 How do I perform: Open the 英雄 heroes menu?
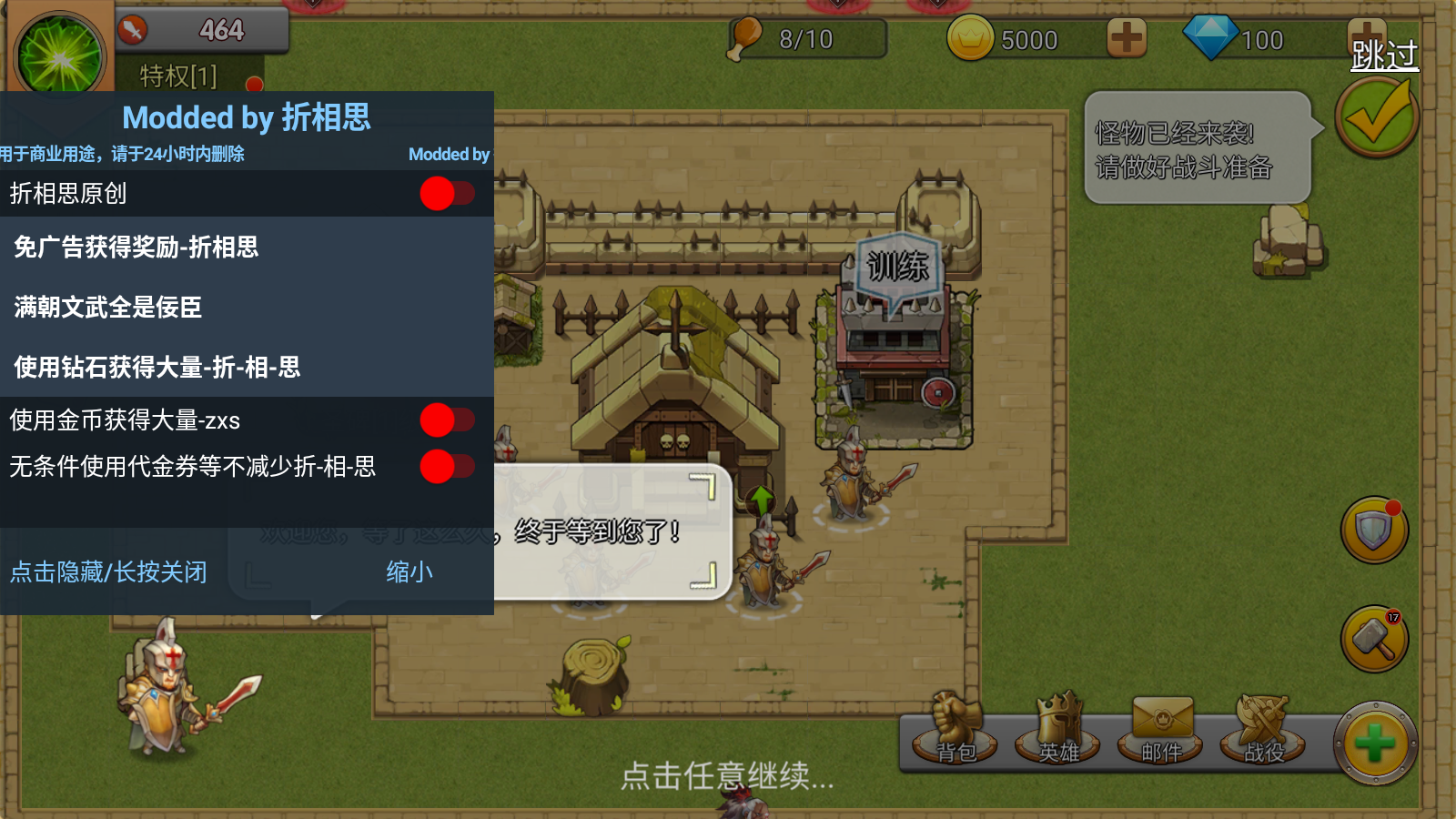[1059, 733]
